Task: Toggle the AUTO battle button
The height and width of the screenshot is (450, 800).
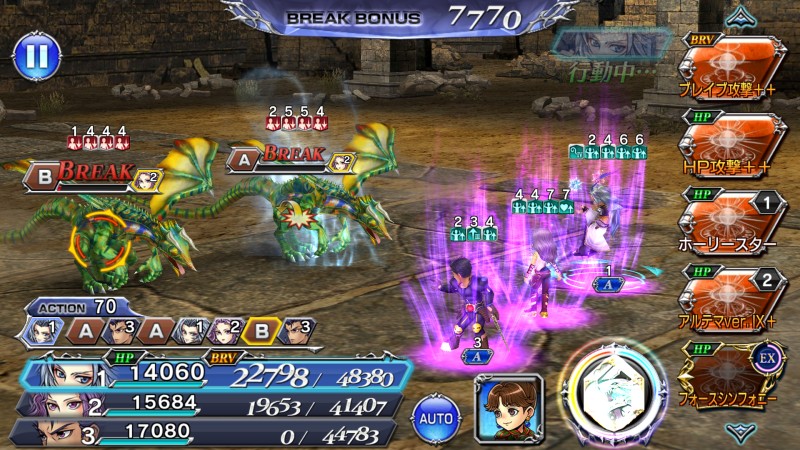Action: coord(434,413)
